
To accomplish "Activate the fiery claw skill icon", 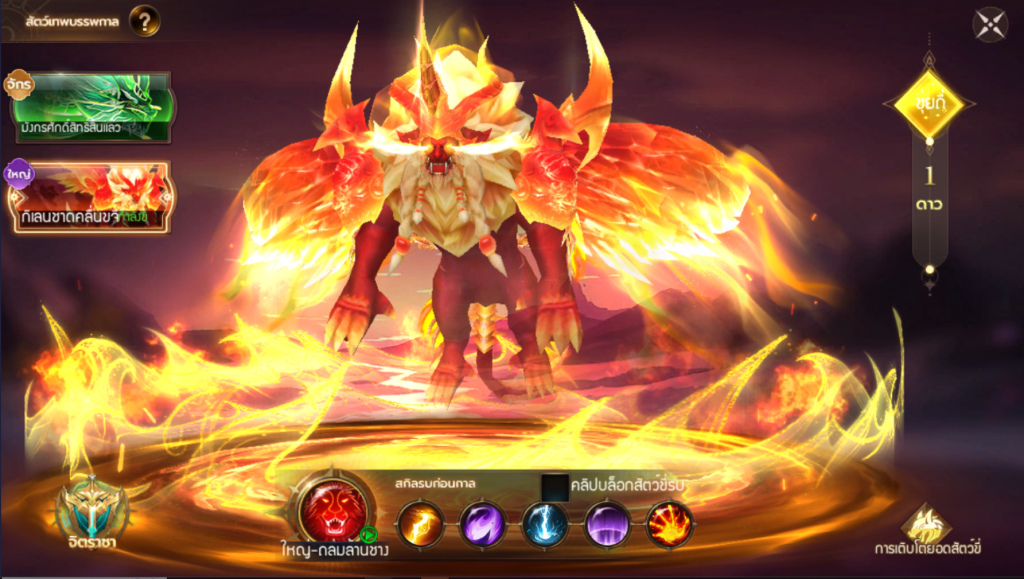I will [670, 524].
